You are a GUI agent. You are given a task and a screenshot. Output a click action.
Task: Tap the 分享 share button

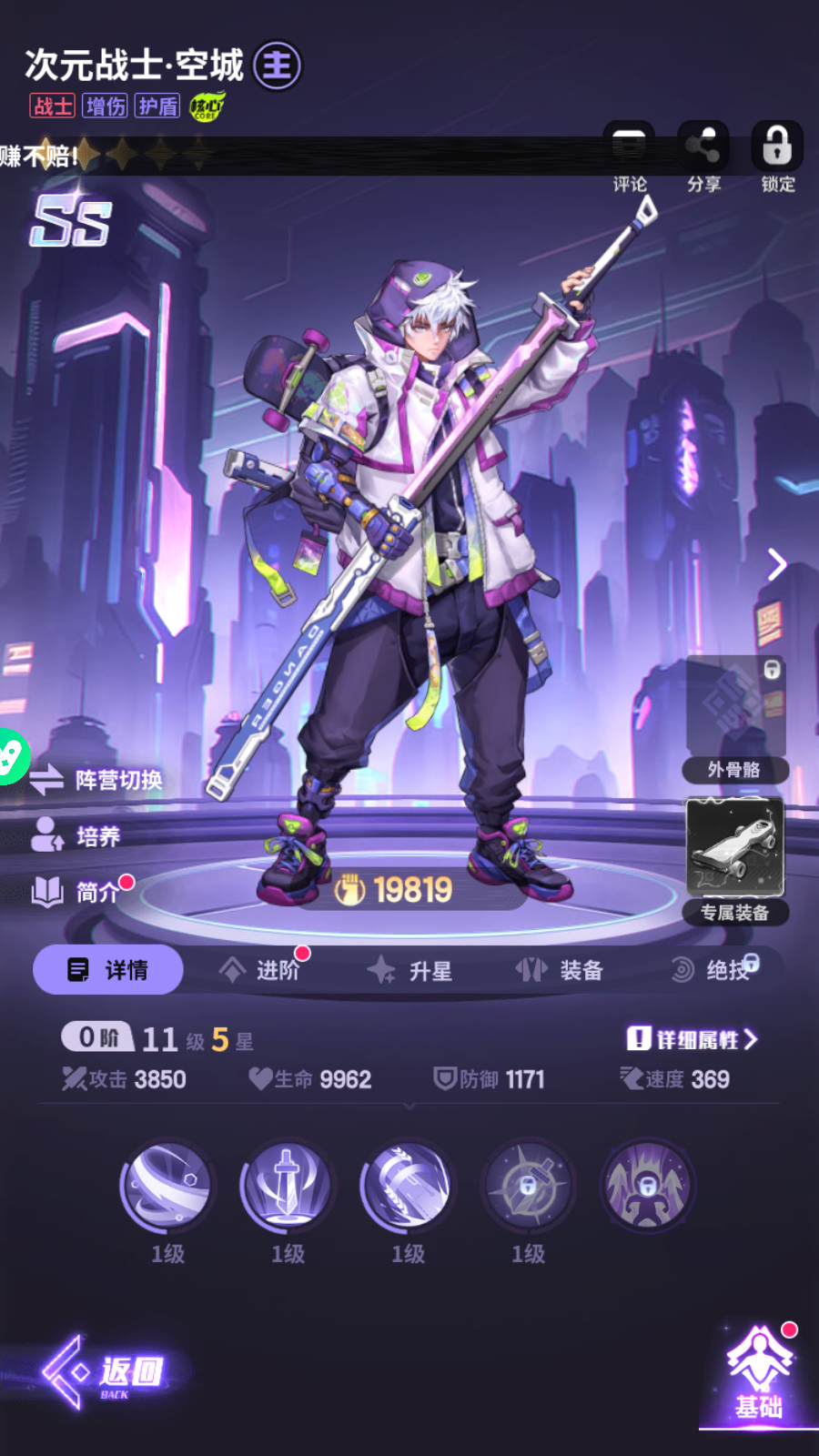point(703,156)
